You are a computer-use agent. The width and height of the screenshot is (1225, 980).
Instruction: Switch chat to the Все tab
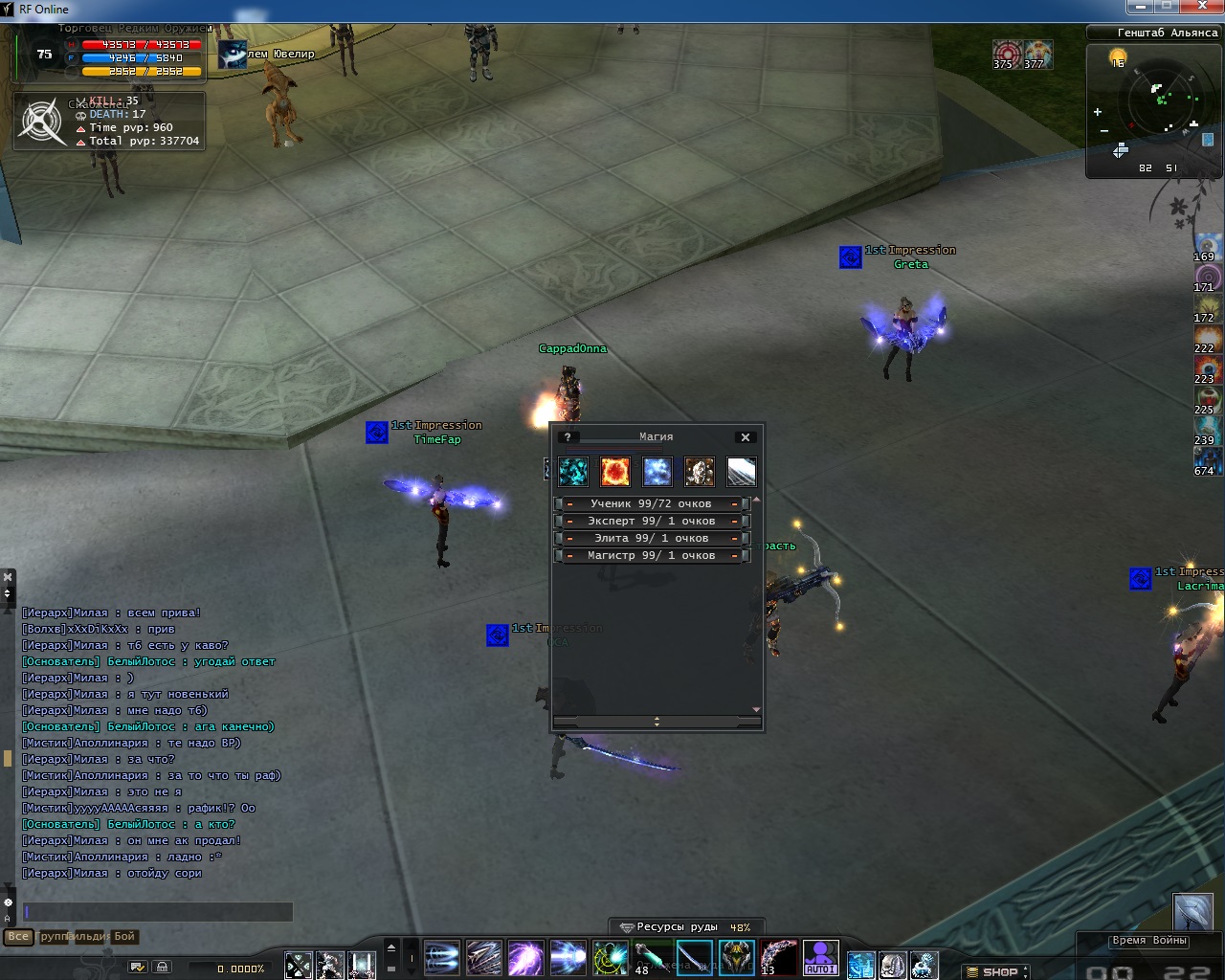click(17, 936)
